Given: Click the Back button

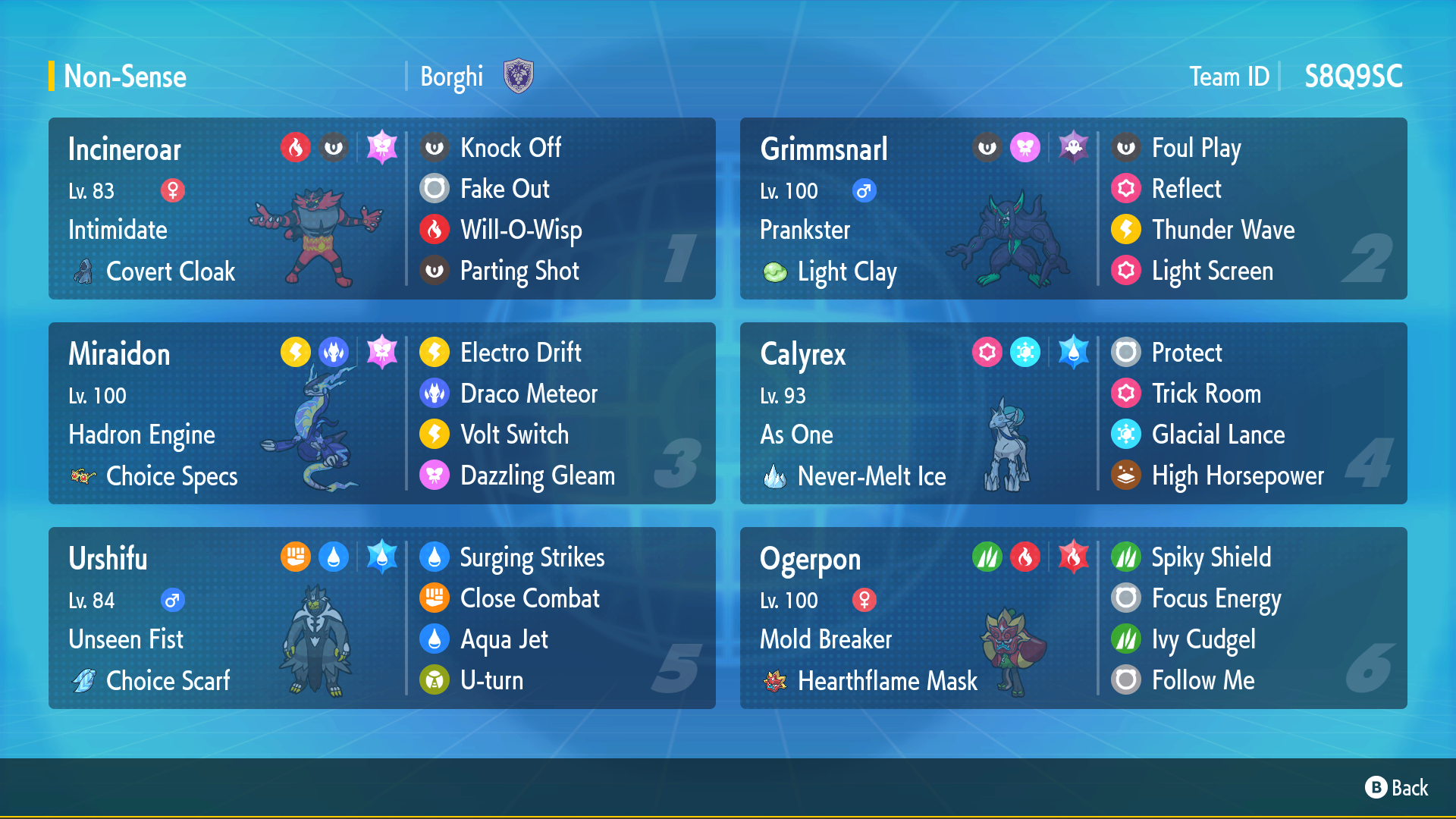Looking at the screenshot, I should click(x=1397, y=788).
